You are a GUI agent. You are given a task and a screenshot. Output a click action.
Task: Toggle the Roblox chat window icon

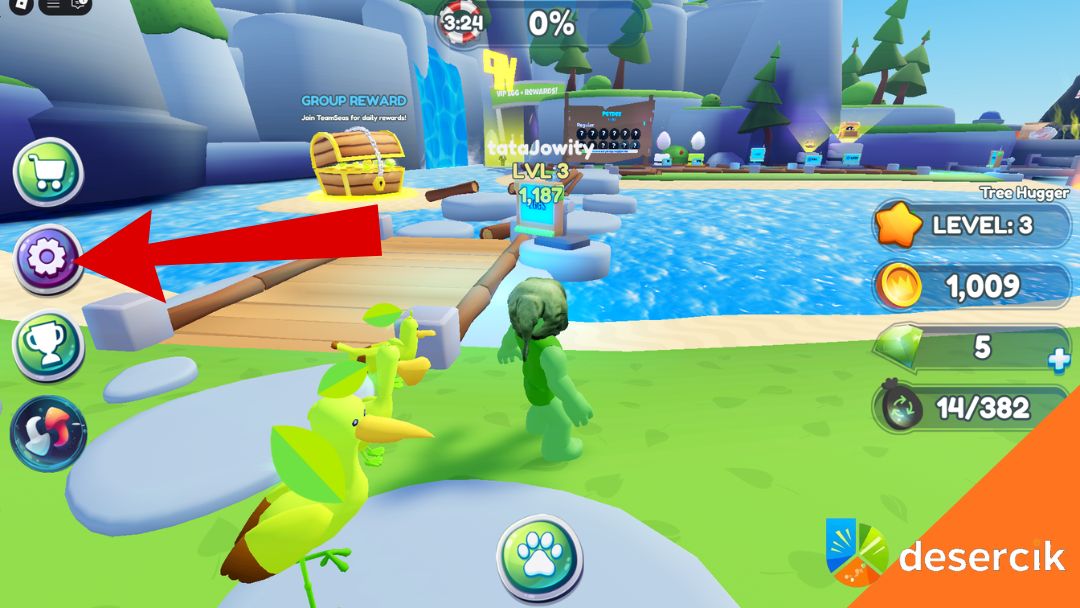(x=80, y=5)
